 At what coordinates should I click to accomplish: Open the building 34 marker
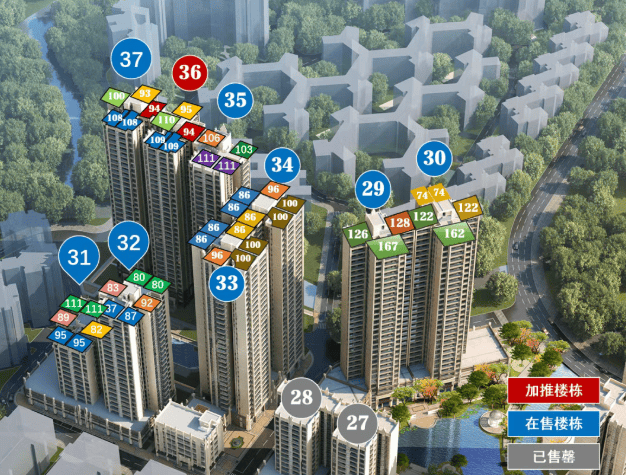(x=283, y=164)
